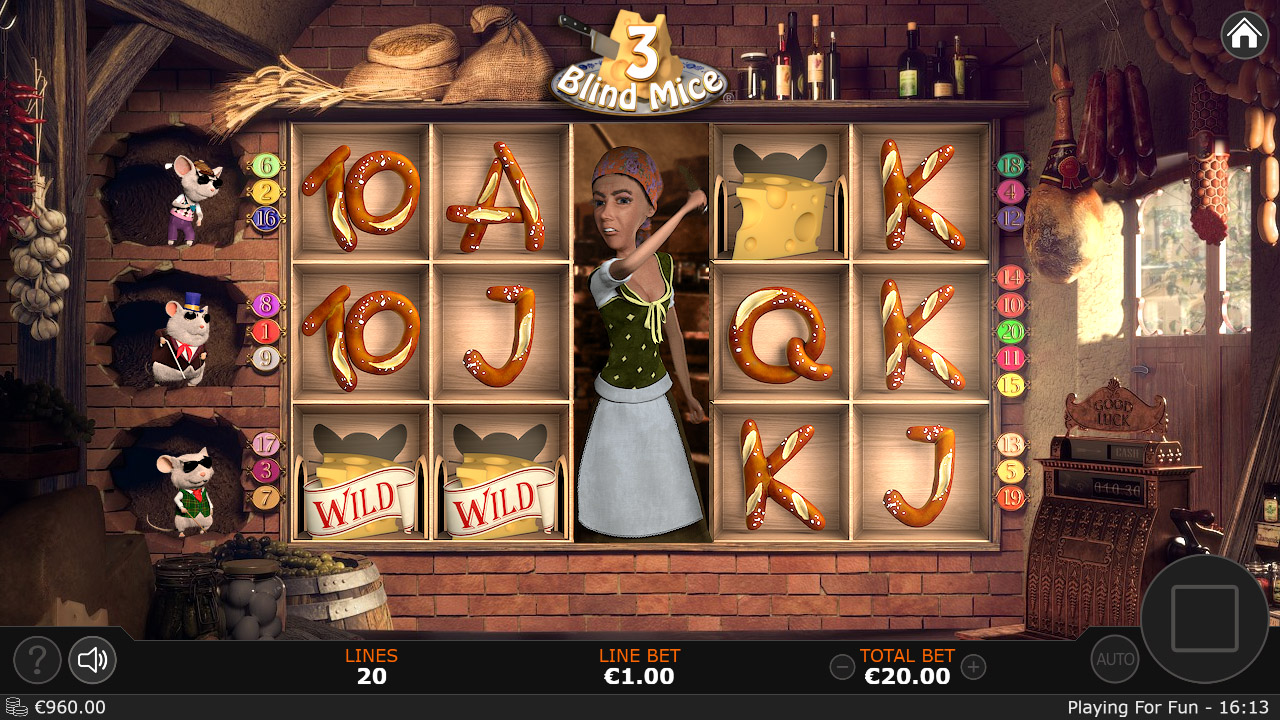Hit the large round spin/stop button

[1204, 619]
